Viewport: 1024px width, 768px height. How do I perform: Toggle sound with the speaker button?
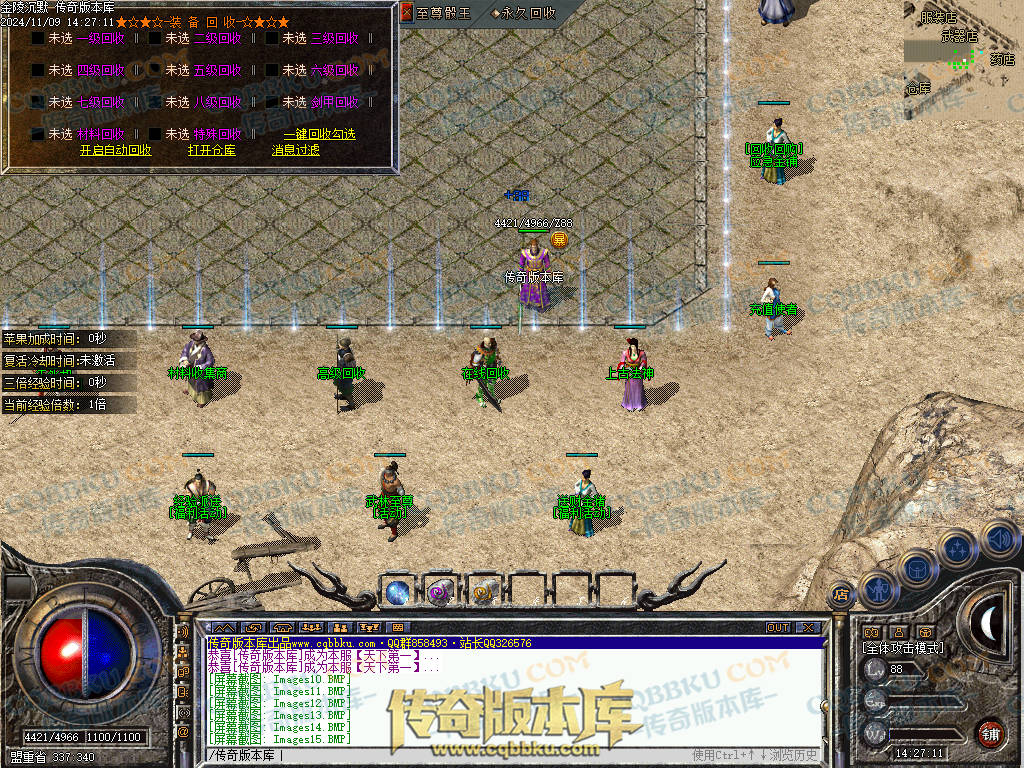click(998, 539)
